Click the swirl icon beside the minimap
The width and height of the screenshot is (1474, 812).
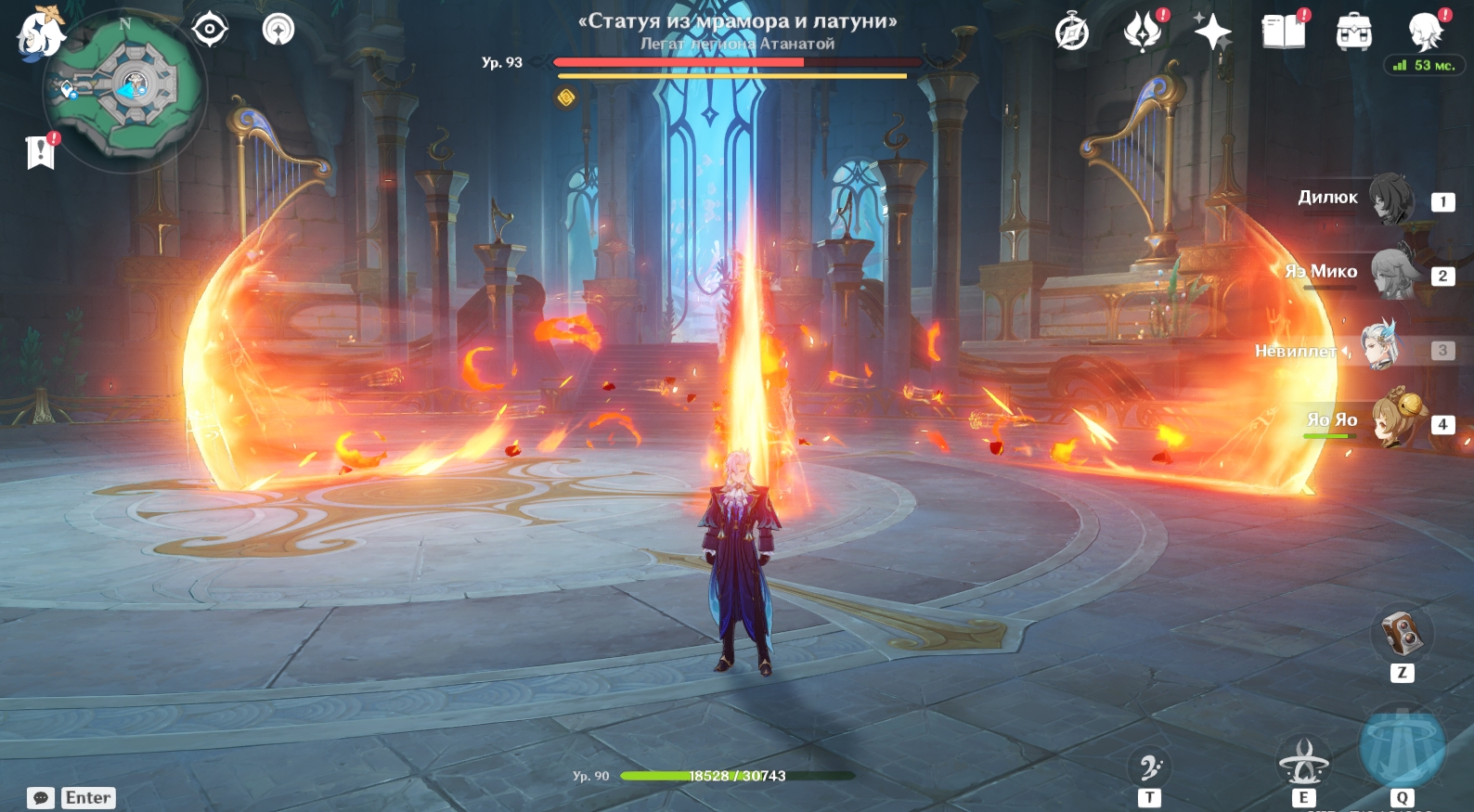coord(278,30)
